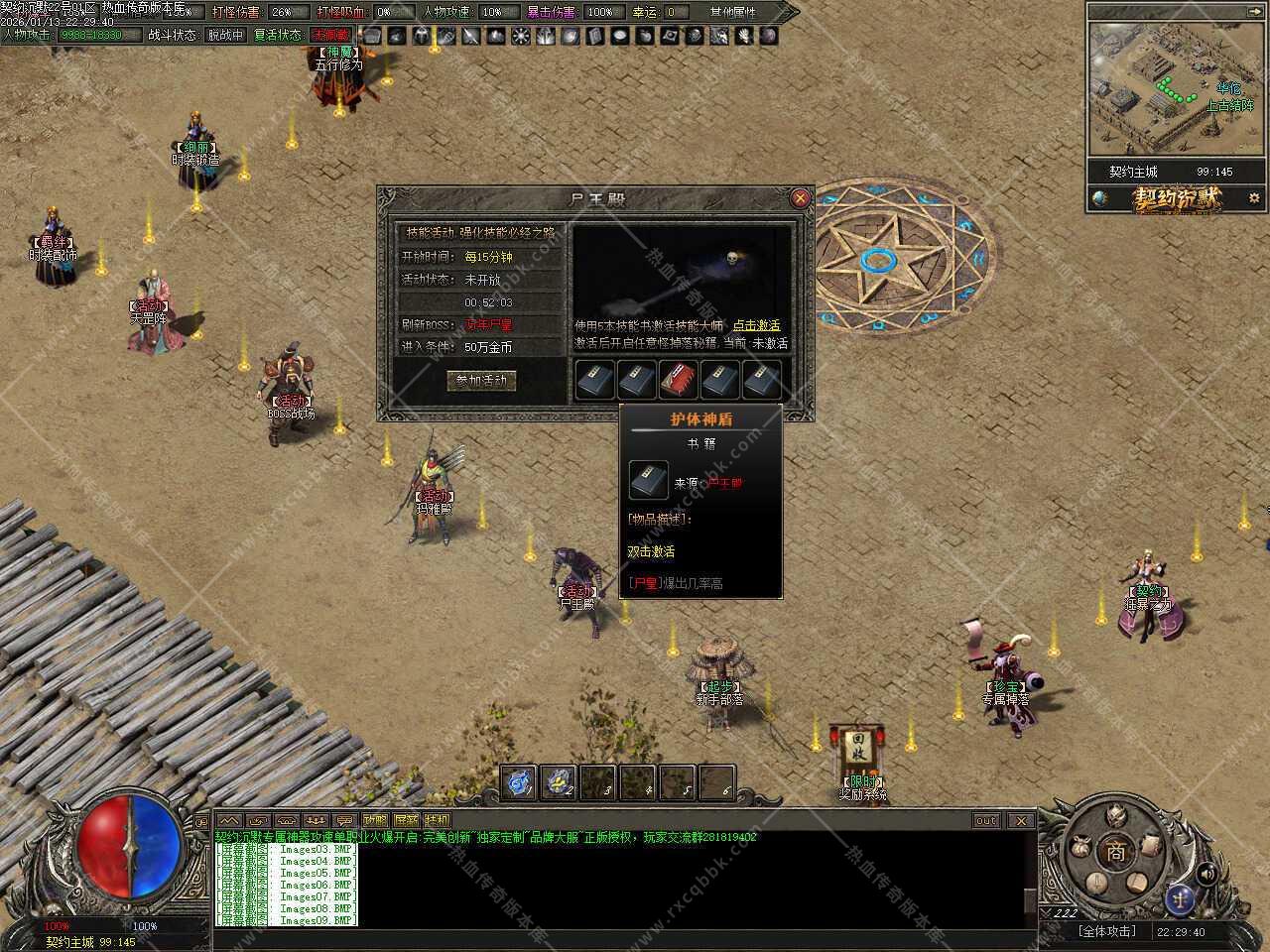Viewport: 1270px width, 952px height.
Task: Open the character panel via helmet icon
Action: click(x=1117, y=816)
